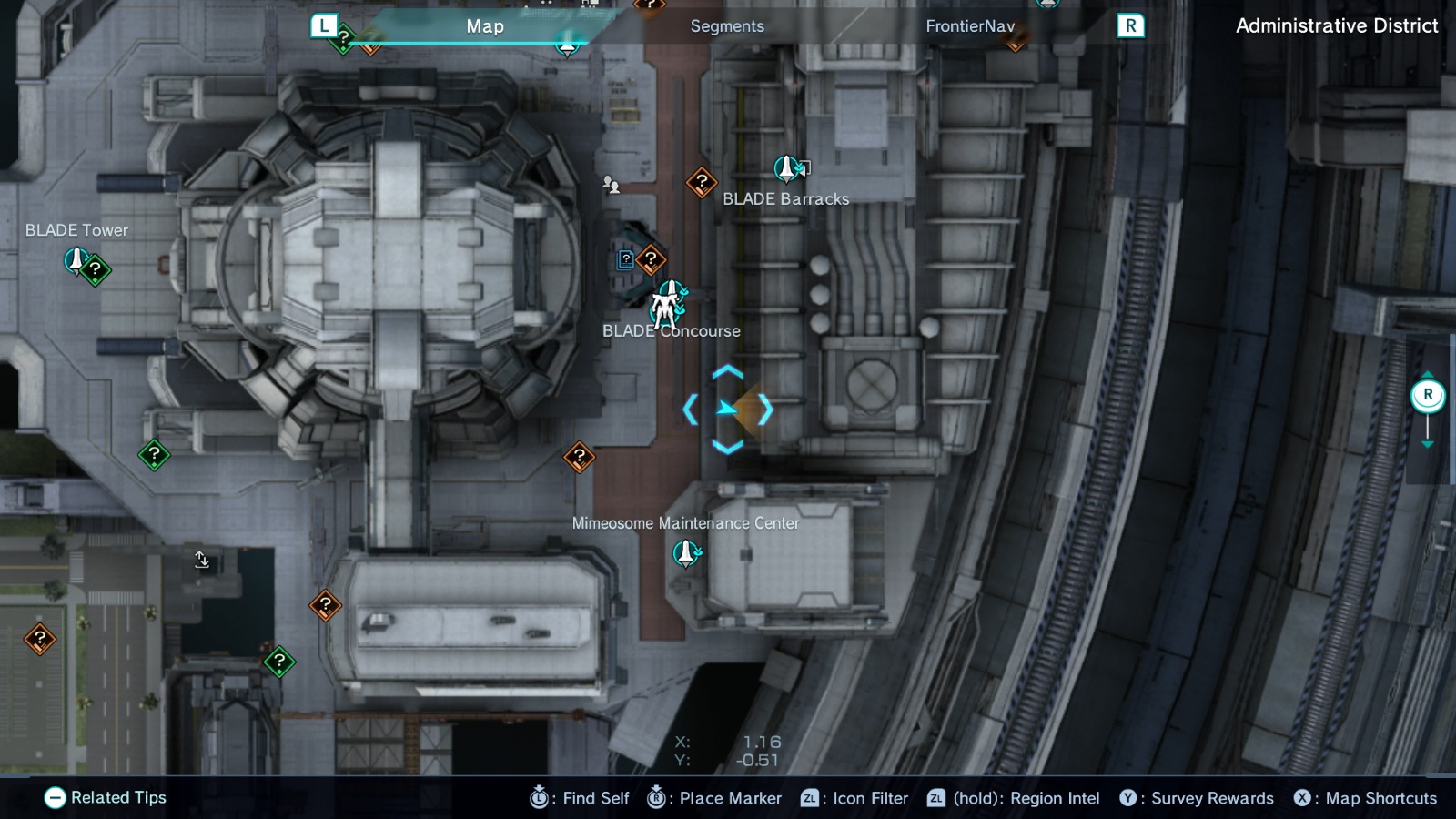
Task: Click the NPC group icon in the top plaza
Action: [612, 187]
